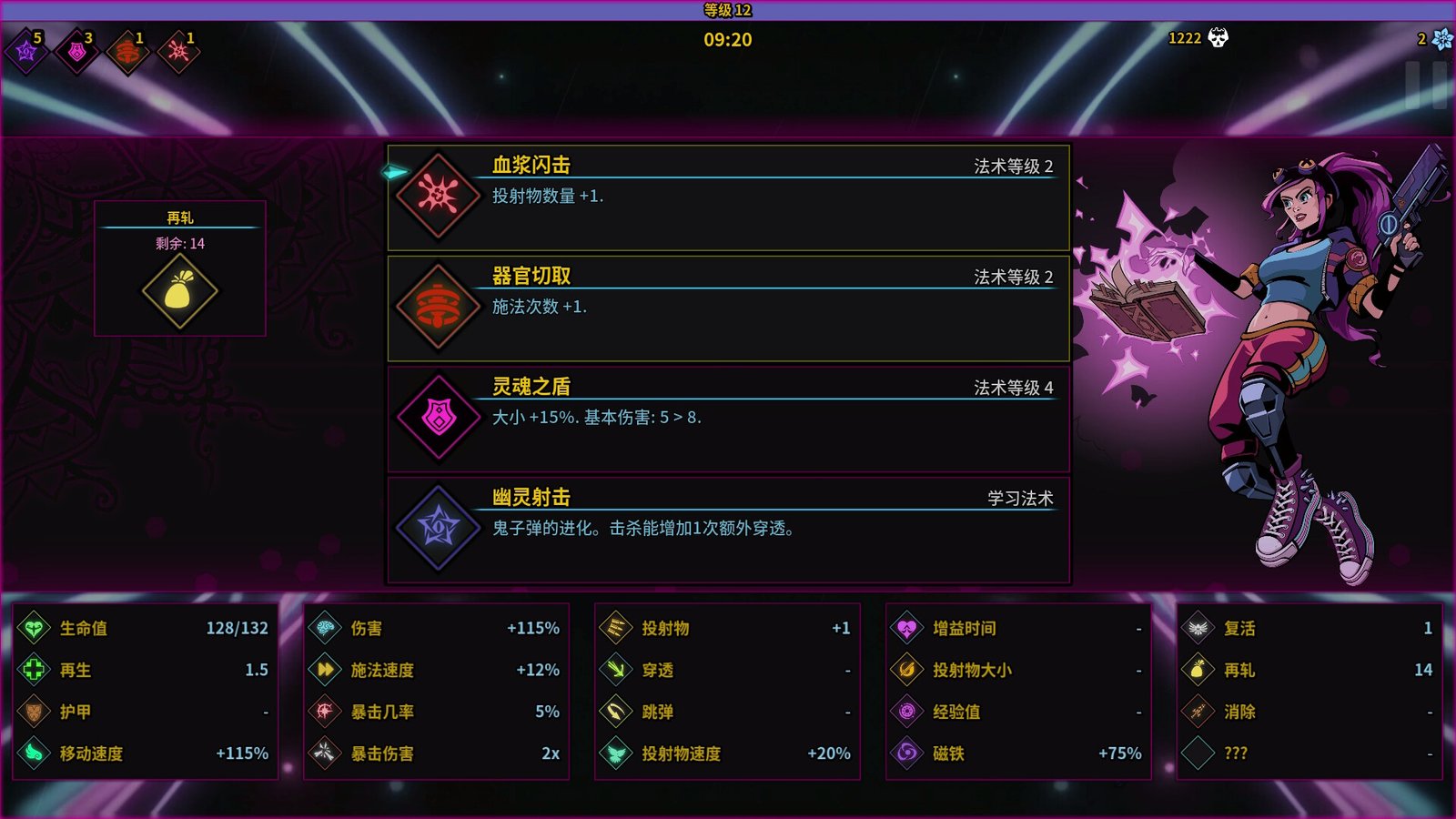The width and height of the screenshot is (1456, 819).
Task: Select the 磁铁 magnet stat icon
Action: click(907, 753)
